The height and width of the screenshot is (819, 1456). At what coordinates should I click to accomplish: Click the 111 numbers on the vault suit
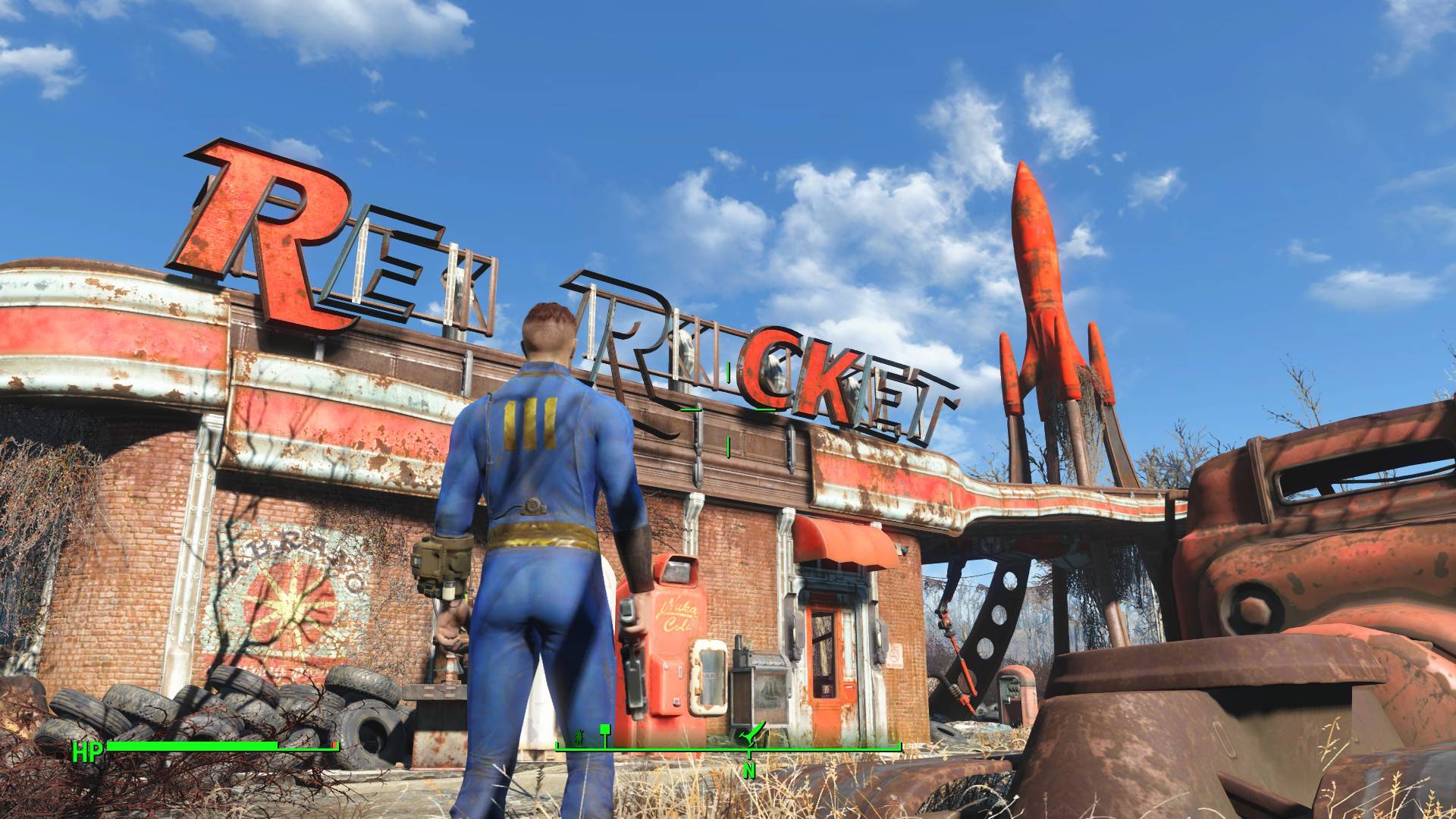531,425
